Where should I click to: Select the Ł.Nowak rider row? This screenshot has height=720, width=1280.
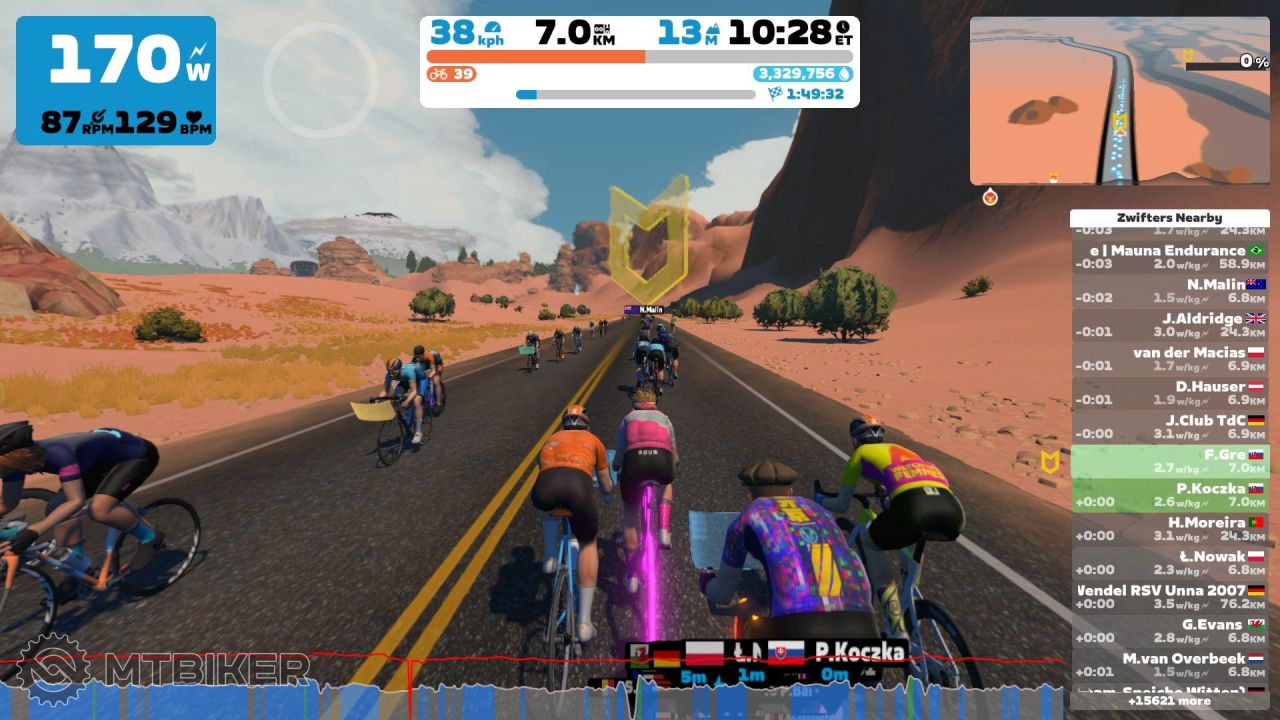tap(1169, 563)
